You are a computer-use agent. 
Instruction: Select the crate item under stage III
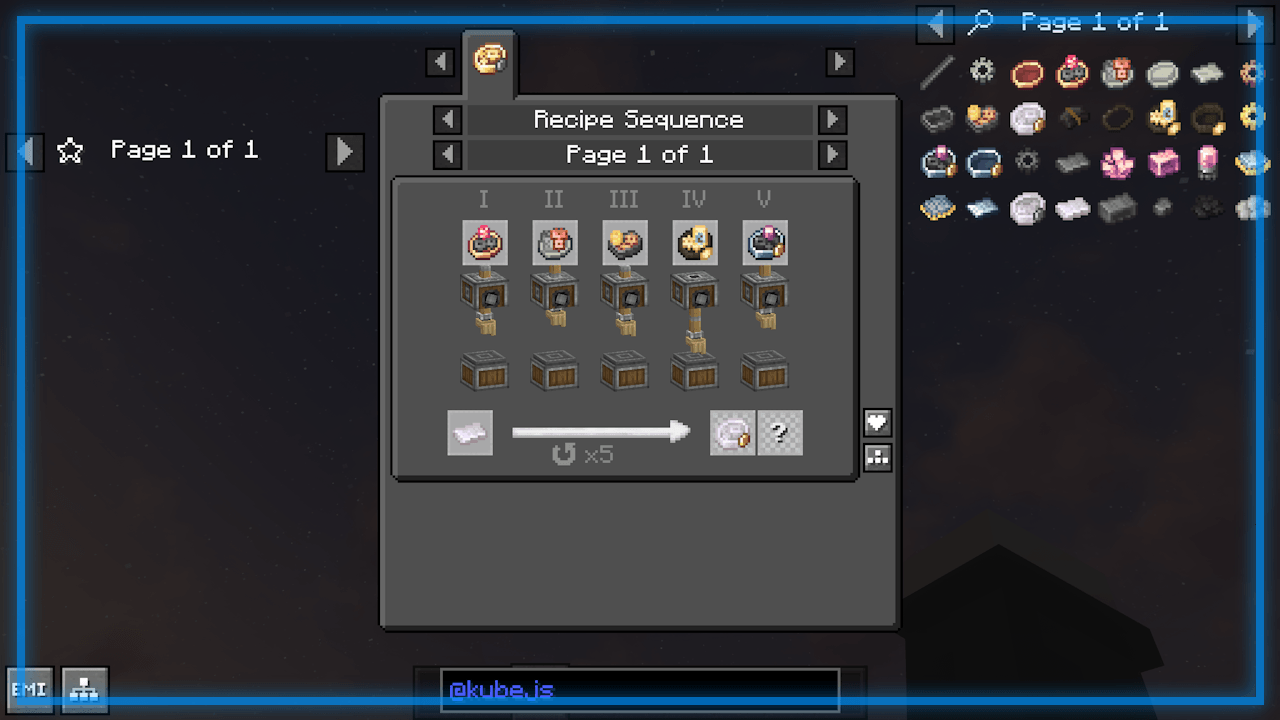click(624, 371)
